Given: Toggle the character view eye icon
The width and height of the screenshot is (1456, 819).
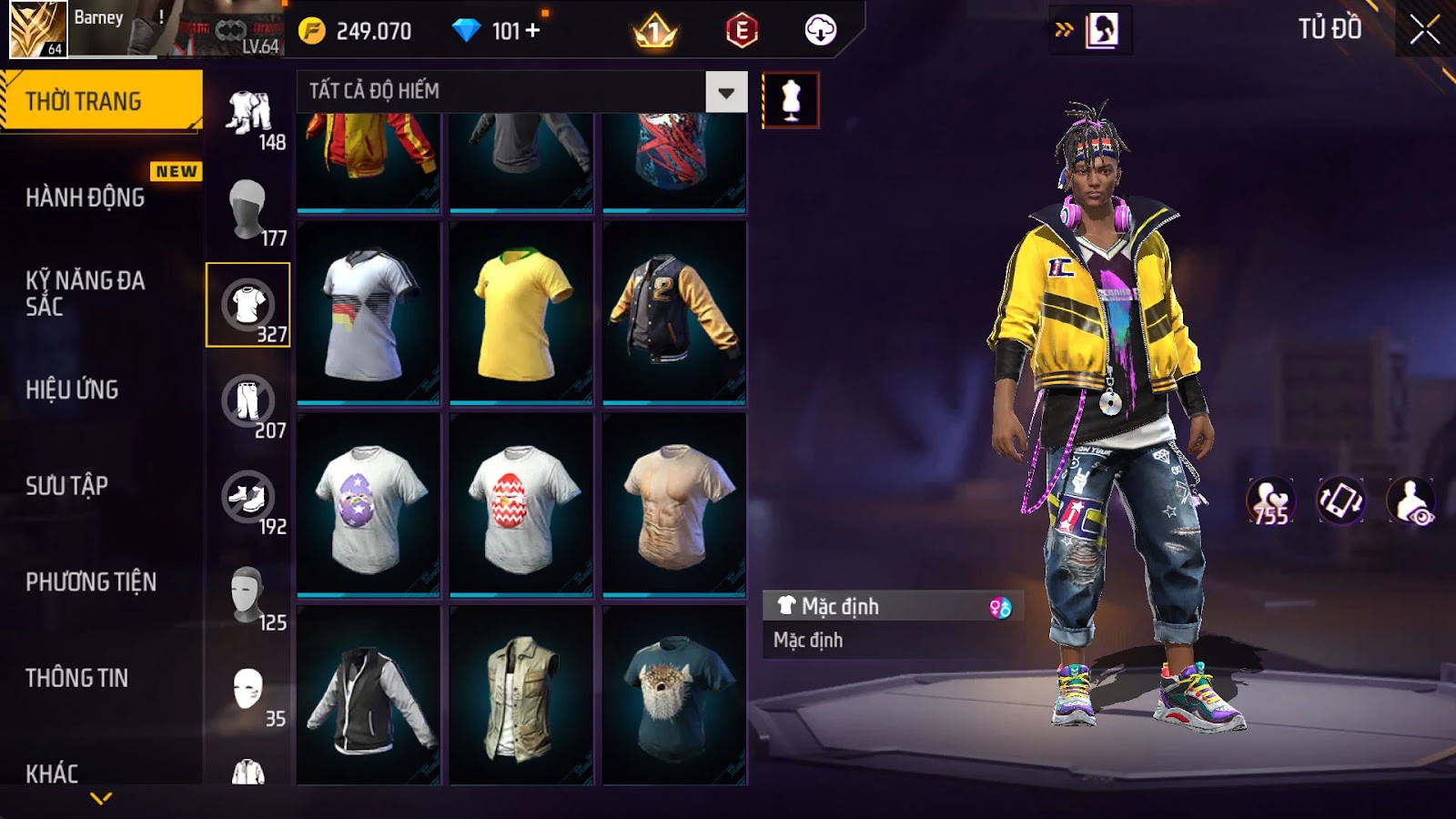Looking at the screenshot, I should click(x=1410, y=501).
